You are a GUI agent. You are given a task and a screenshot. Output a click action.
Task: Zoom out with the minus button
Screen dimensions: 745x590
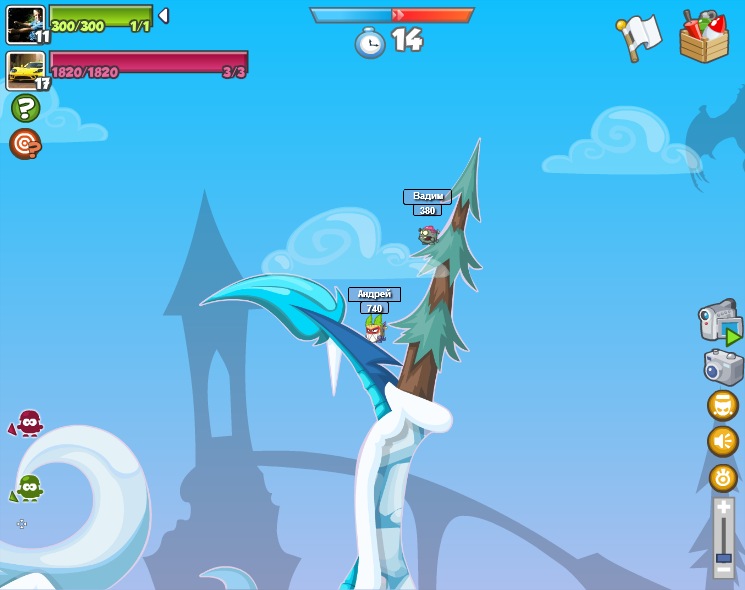point(723,571)
